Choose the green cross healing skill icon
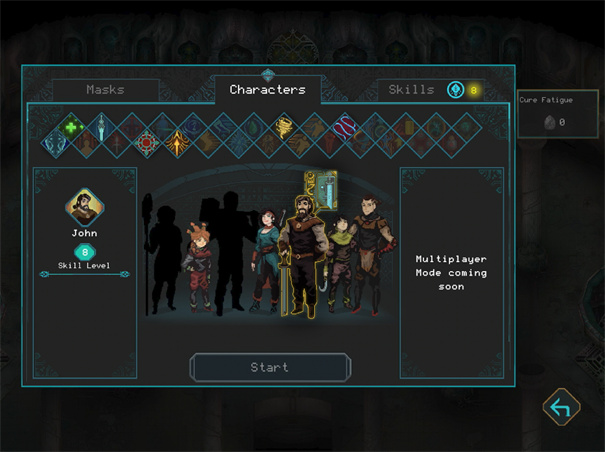605x452 pixels. (x=71, y=127)
